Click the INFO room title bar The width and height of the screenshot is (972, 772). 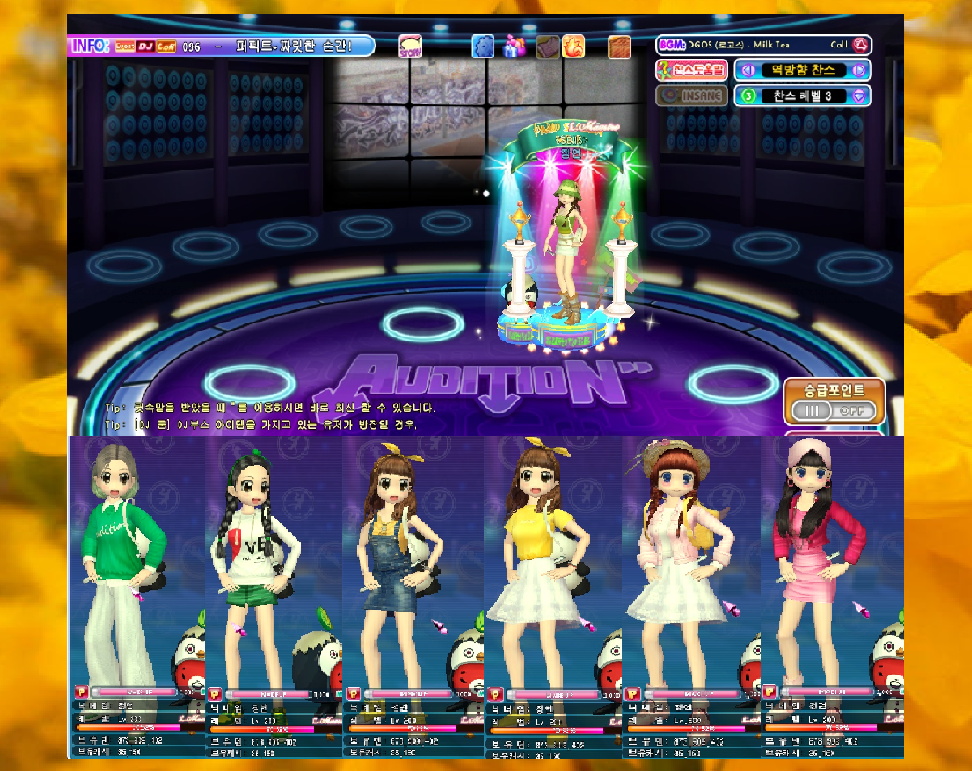[x=222, y=46]
